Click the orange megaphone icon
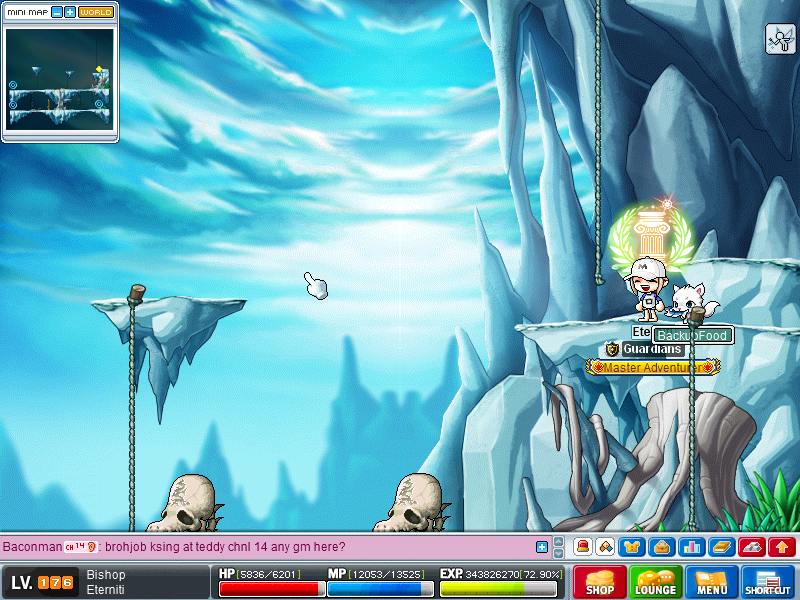800x600 pixels. coord(605,547)
